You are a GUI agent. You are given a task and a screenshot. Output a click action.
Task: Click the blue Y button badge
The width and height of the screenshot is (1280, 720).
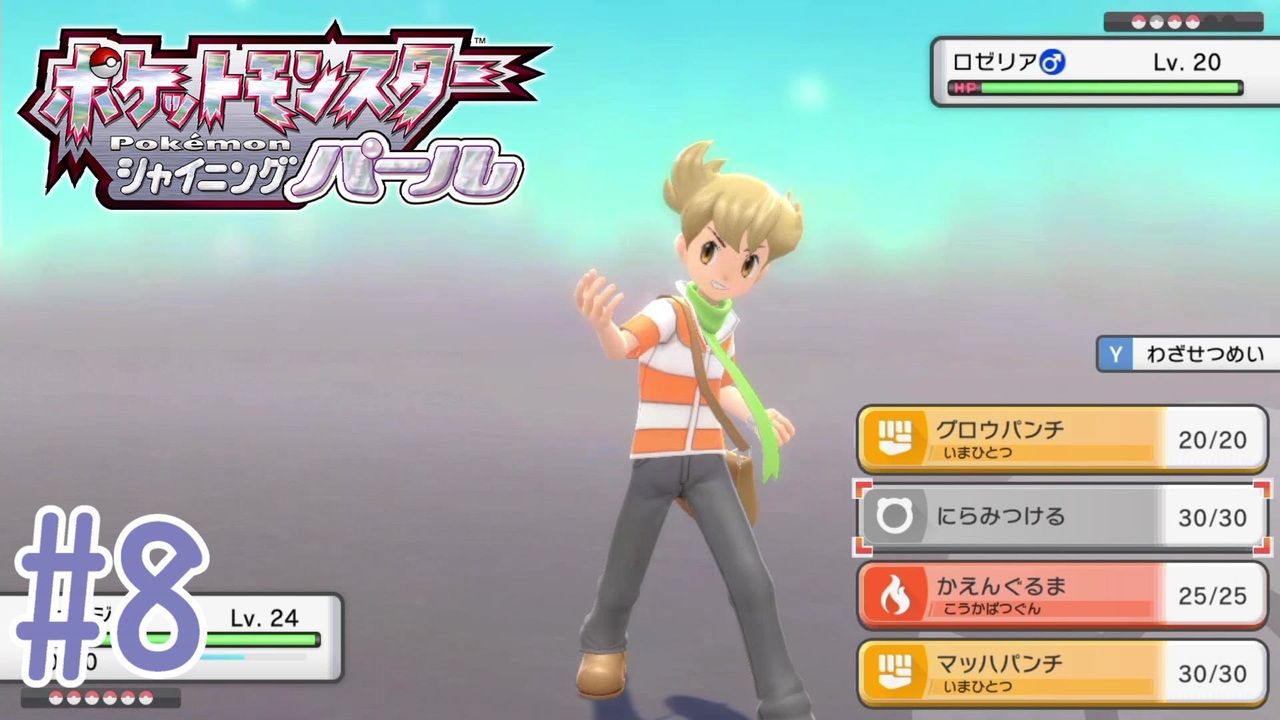[1115, 354]
